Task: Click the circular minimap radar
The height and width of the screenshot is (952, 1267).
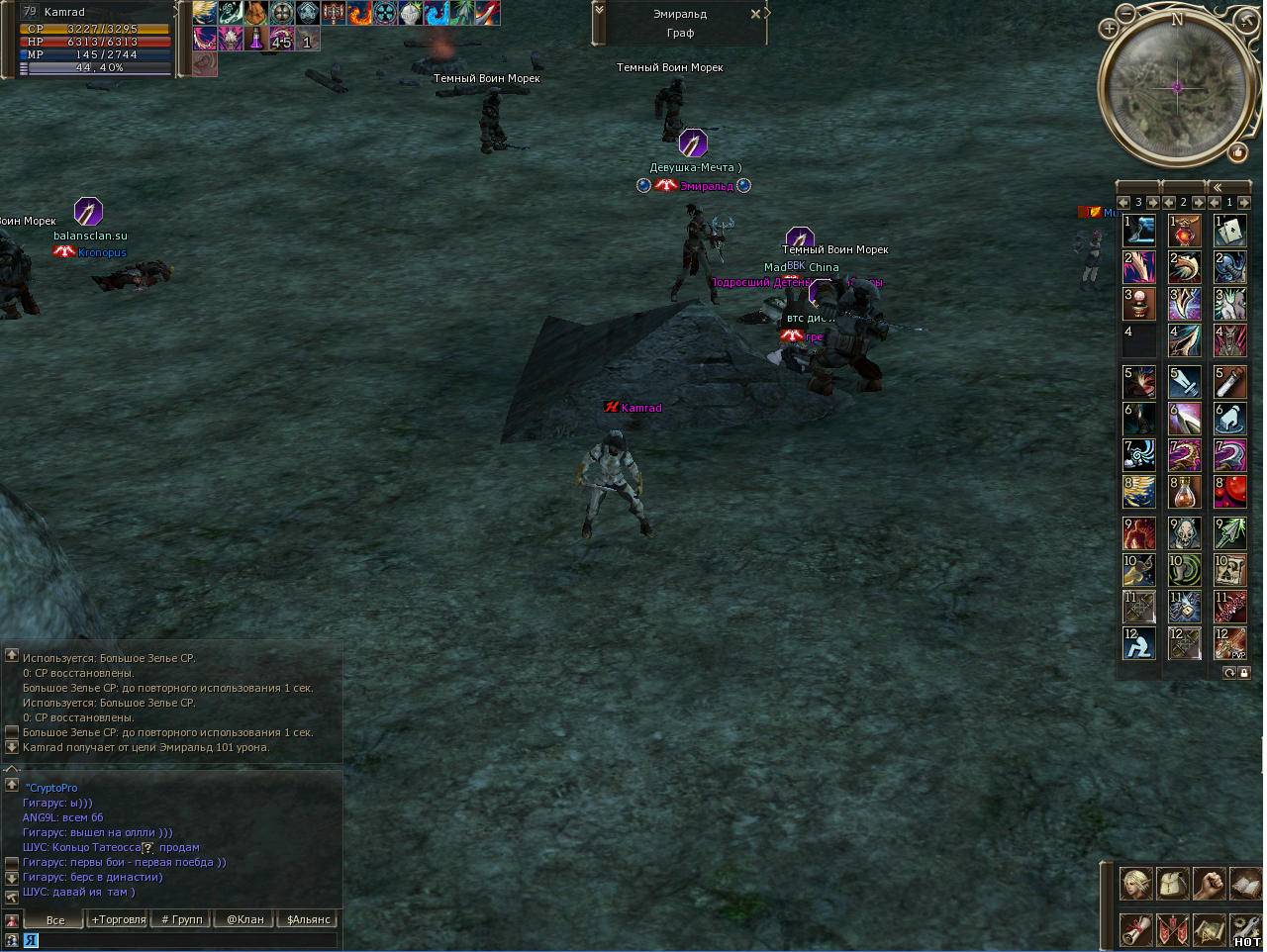Action: pos(1177,88)
